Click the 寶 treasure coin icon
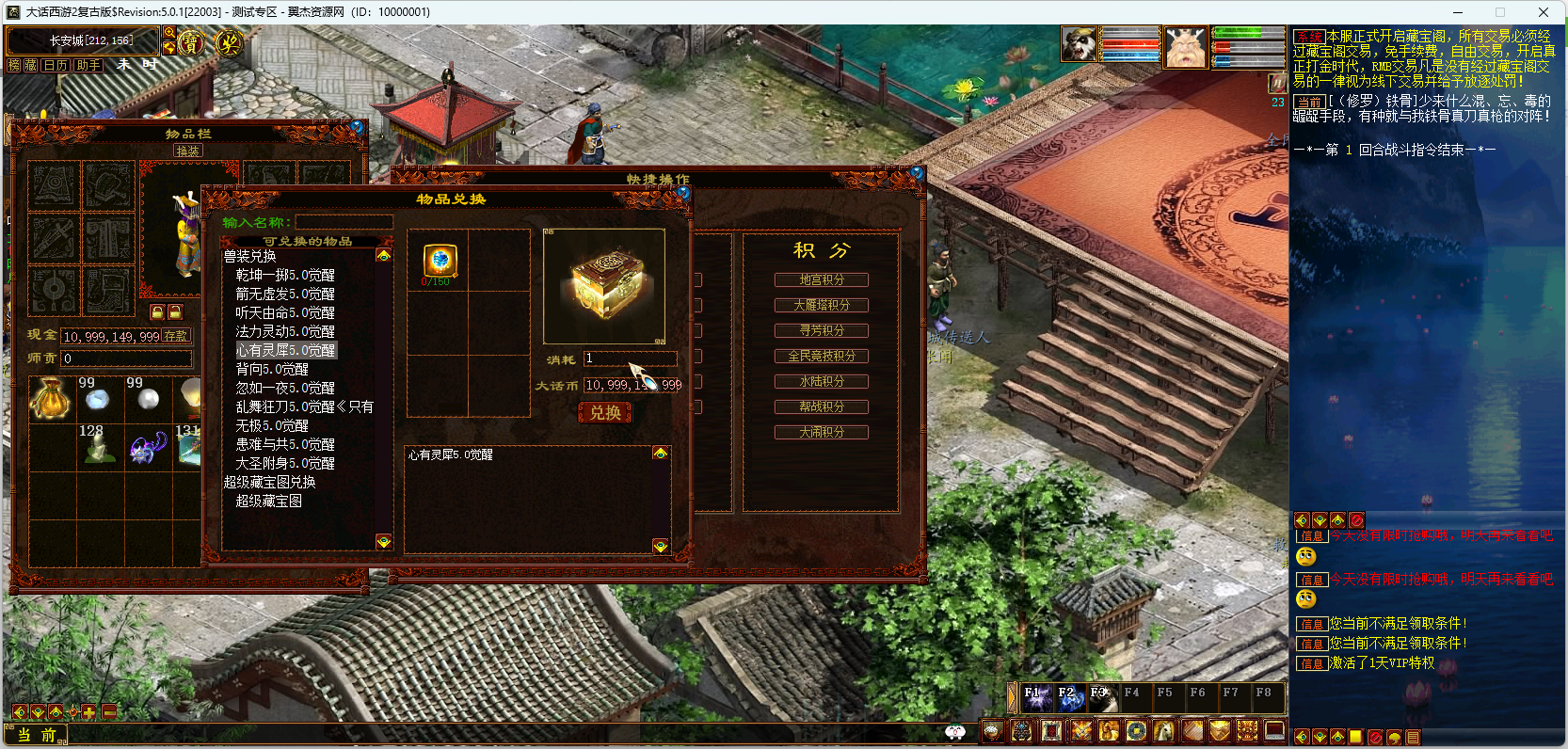 191,42
